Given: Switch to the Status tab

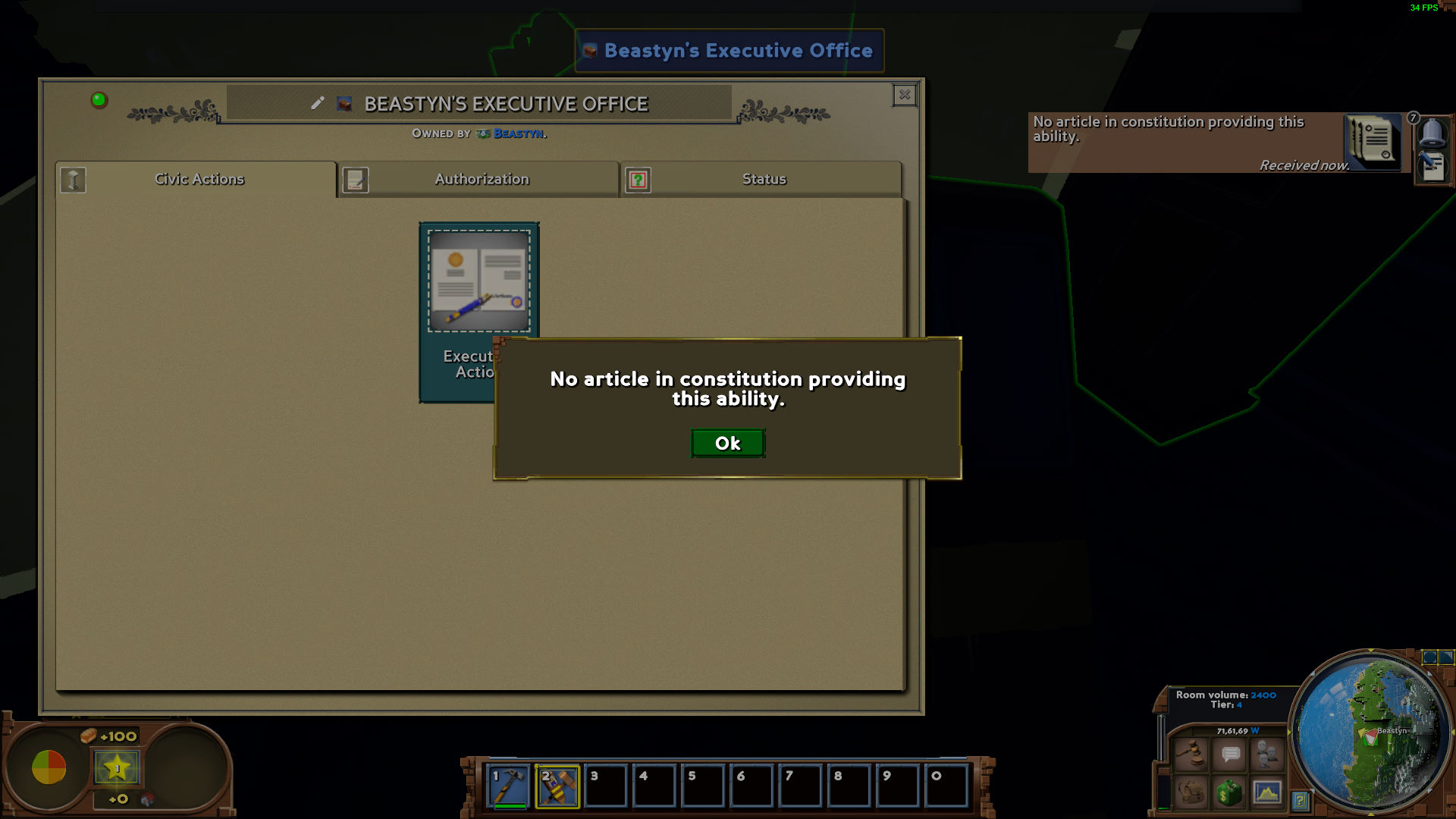Looking at the screenshot, I should pyautogui.click(x=764, y=179).
